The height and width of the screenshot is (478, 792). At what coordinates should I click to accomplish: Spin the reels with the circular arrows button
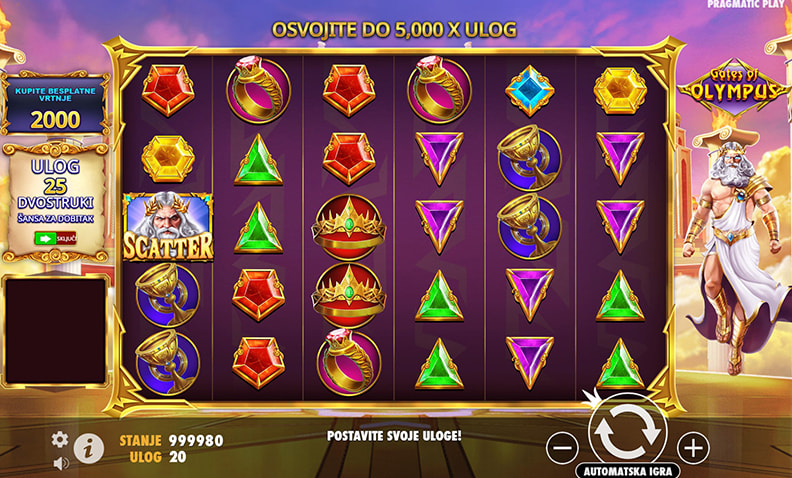tap(627, 430)
